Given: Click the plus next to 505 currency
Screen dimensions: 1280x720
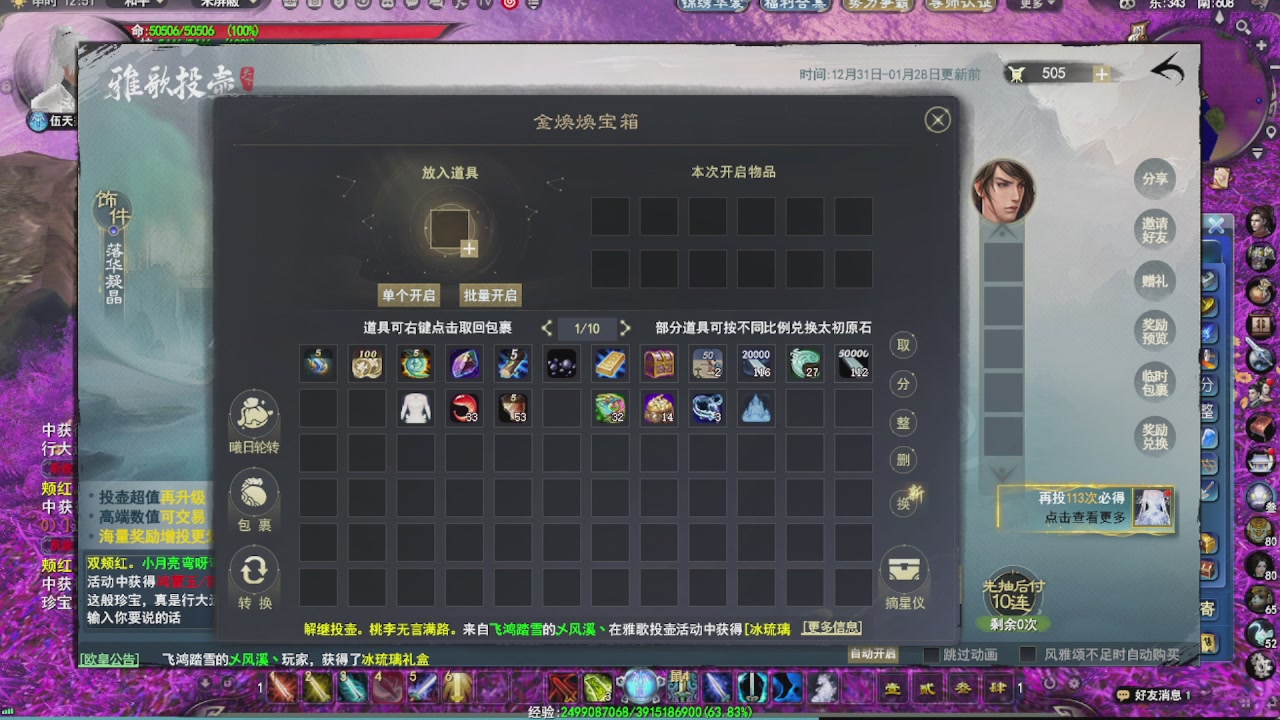Looking at the screenshot, I should [1102, 72].
